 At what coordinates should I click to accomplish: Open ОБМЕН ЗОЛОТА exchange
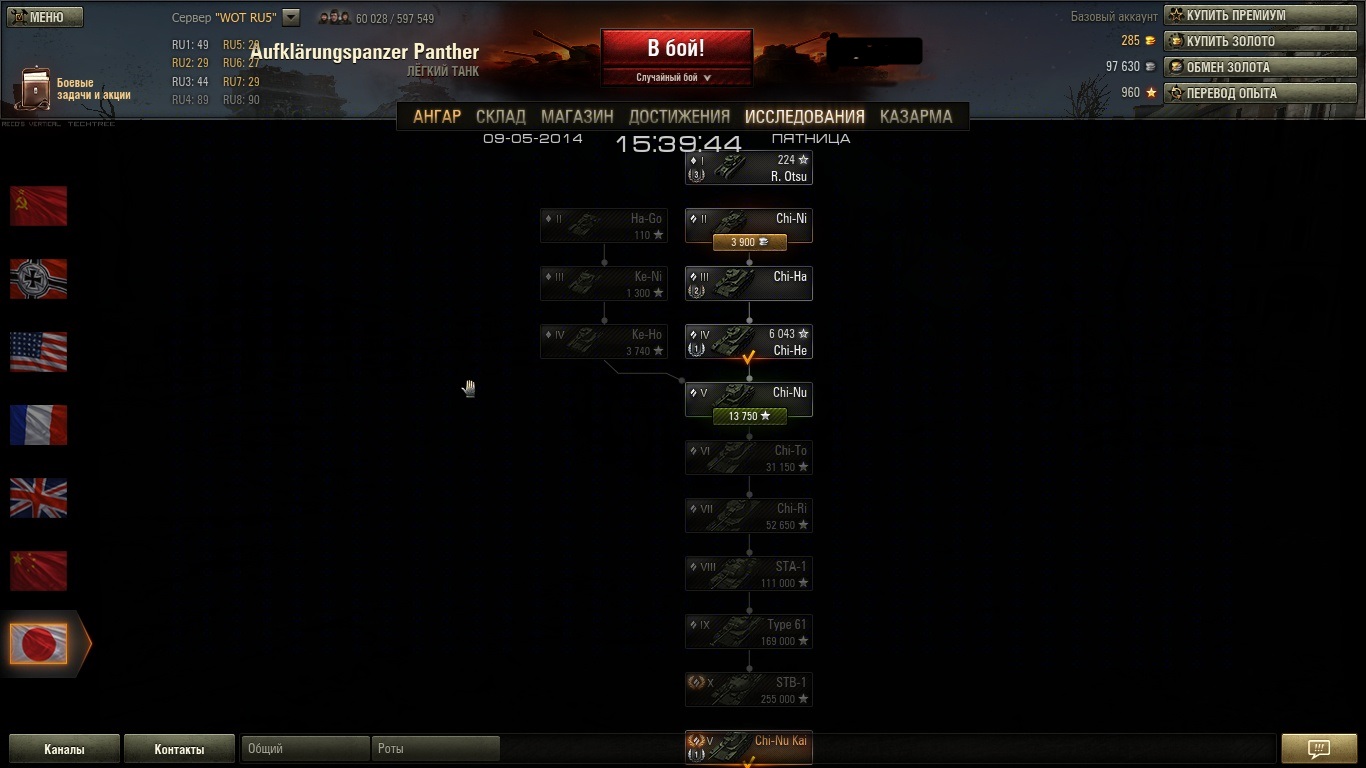1260,67
